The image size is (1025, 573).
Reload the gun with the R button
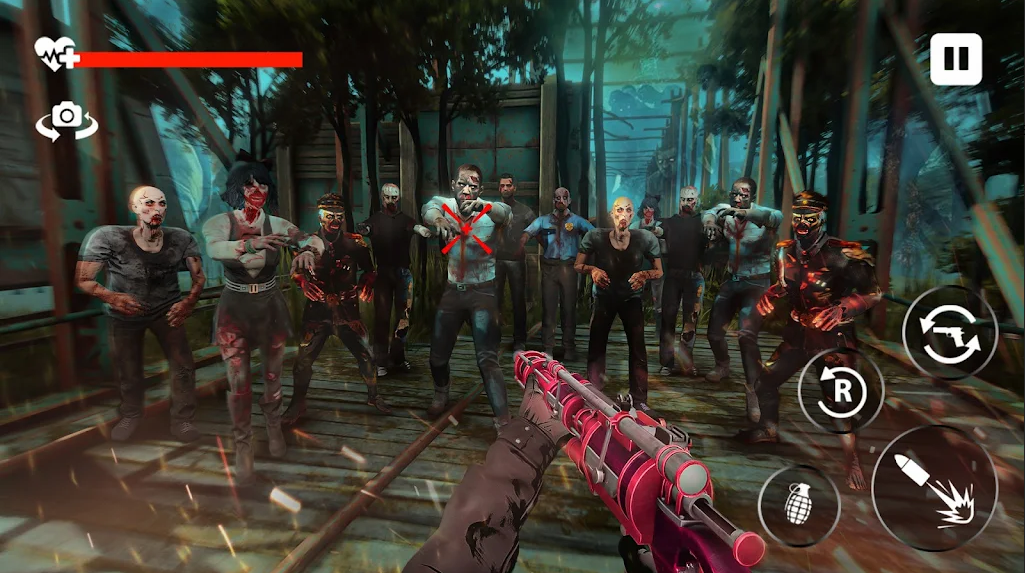click(x=841, y=391)
